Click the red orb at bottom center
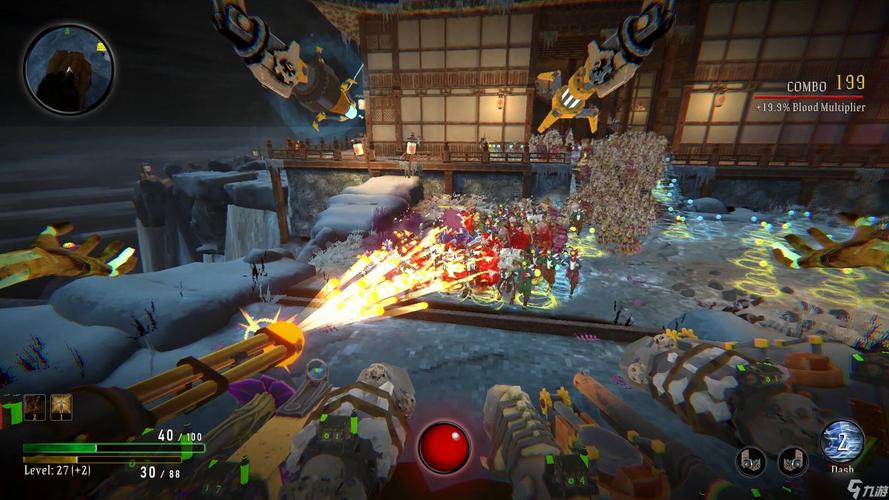 (x=443, y=447)
